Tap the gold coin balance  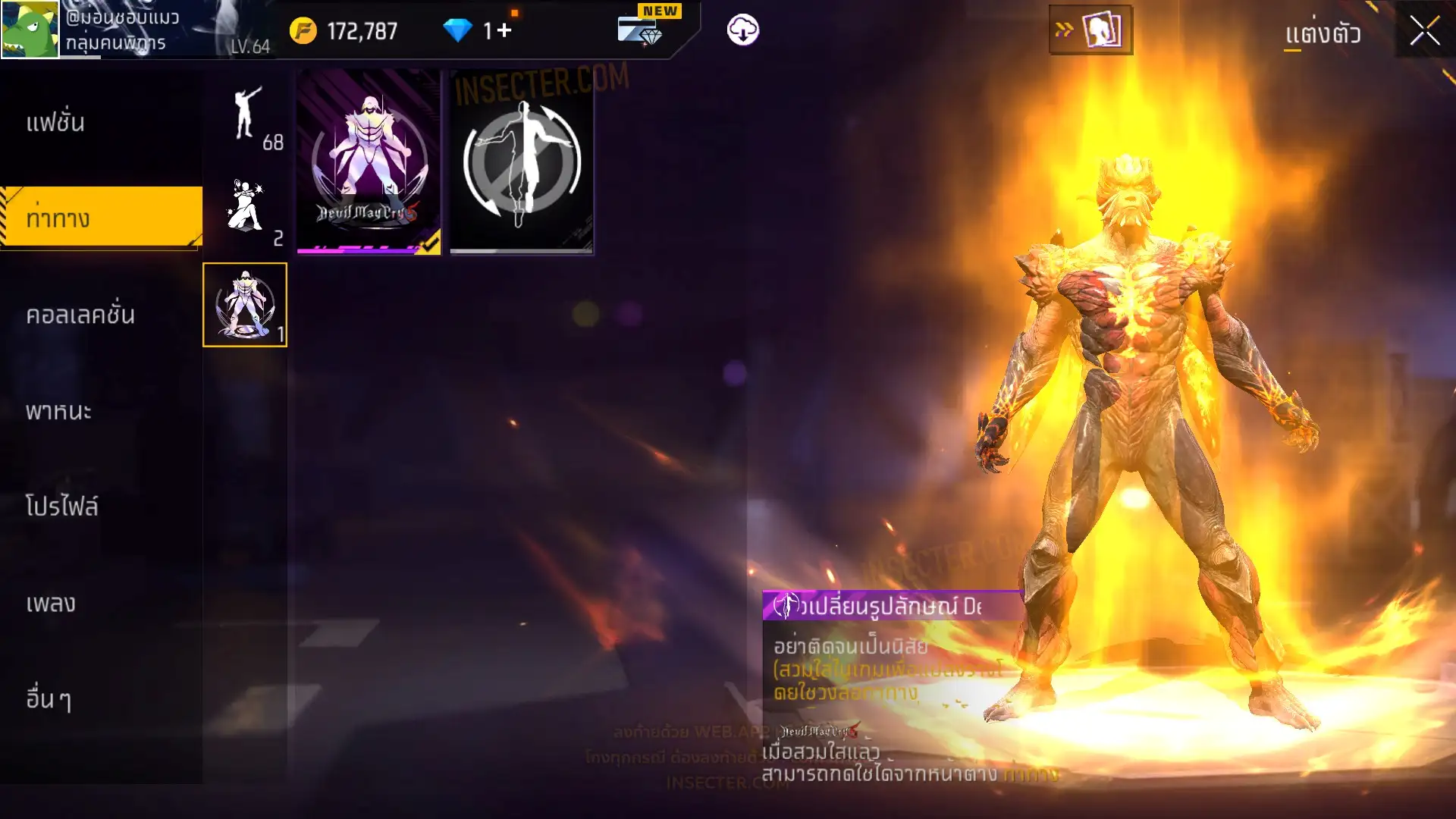pyautogui.click(x=345, y=31)
